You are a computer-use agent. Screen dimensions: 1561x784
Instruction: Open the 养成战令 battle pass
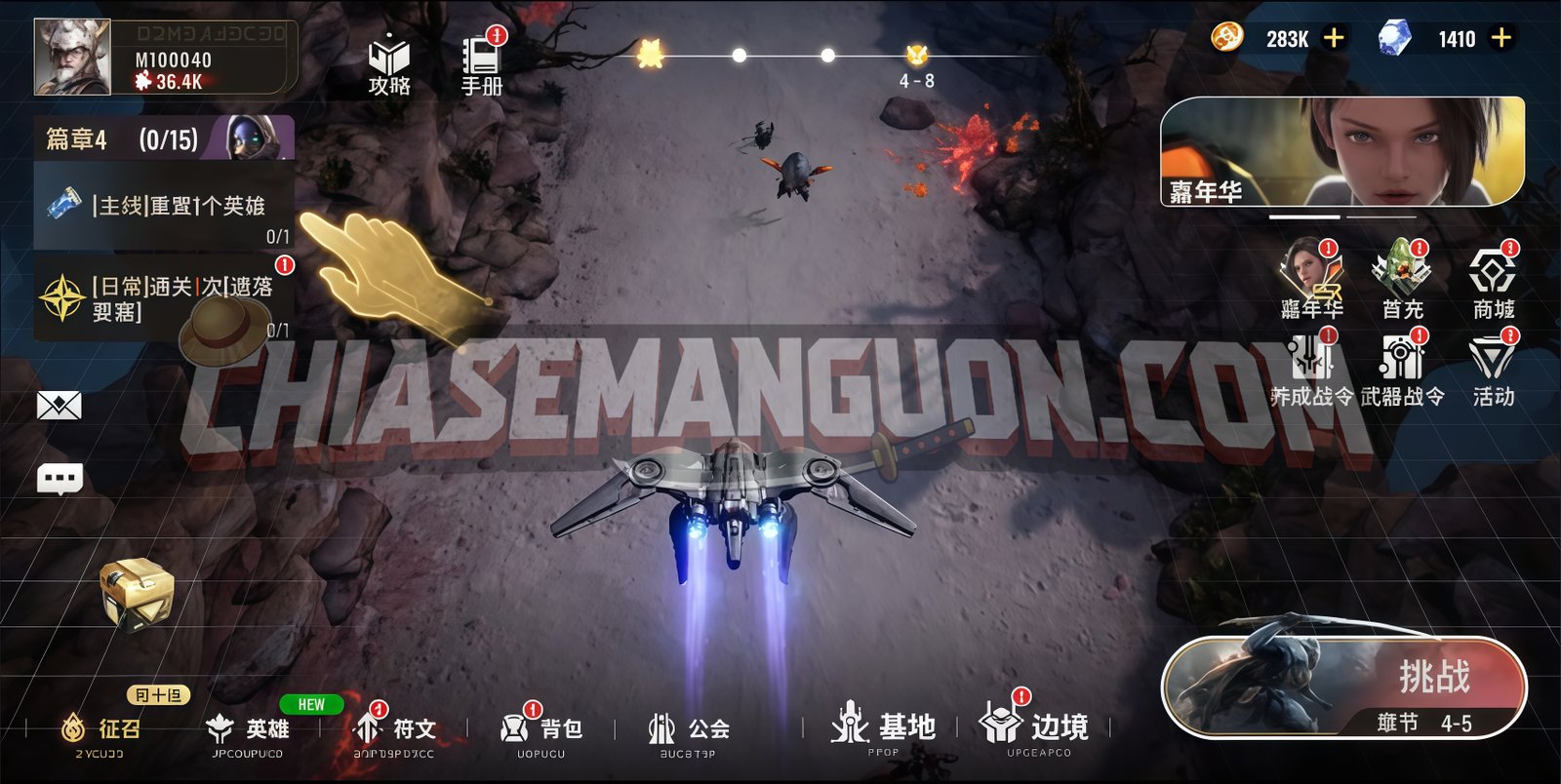coord(1311,369)
